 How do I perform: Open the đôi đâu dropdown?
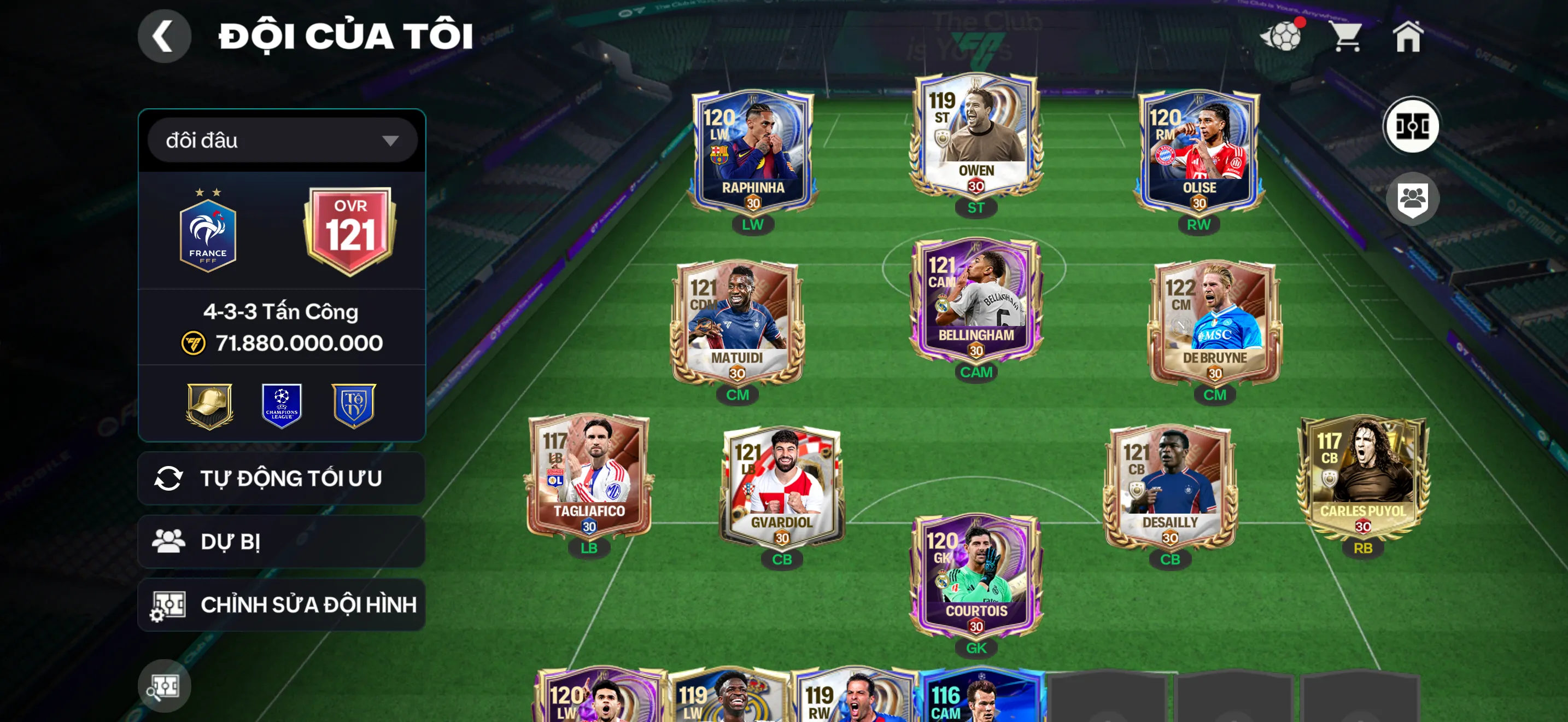(x=280, y=140)
